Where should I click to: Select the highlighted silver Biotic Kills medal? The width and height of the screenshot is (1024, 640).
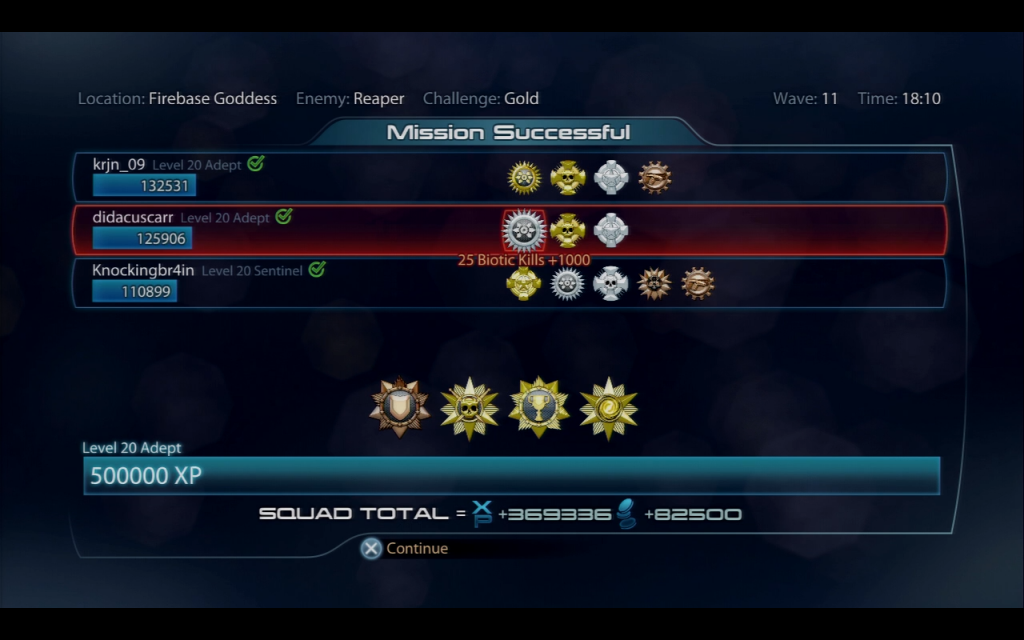coord(523,230)
